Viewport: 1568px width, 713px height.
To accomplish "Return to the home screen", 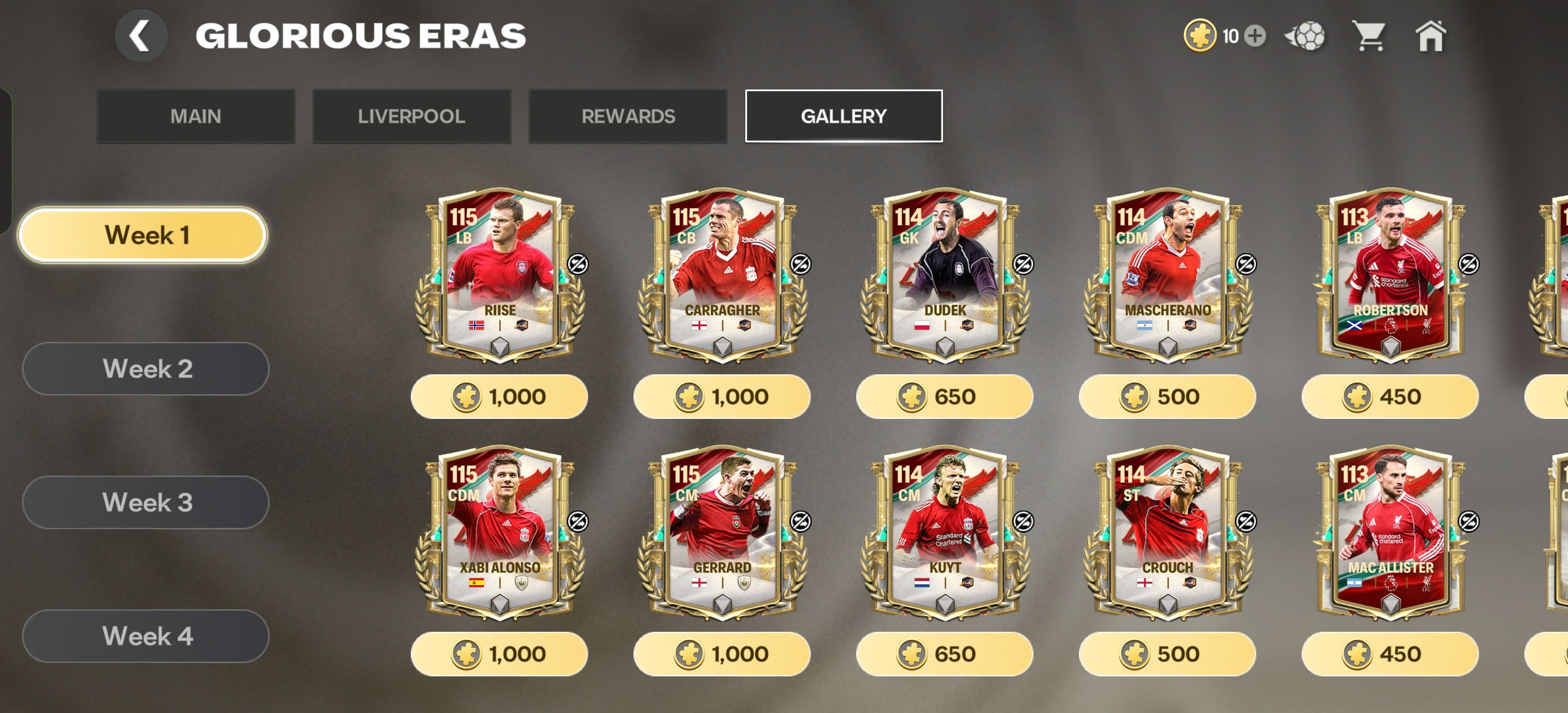I will coord(1430,36).
